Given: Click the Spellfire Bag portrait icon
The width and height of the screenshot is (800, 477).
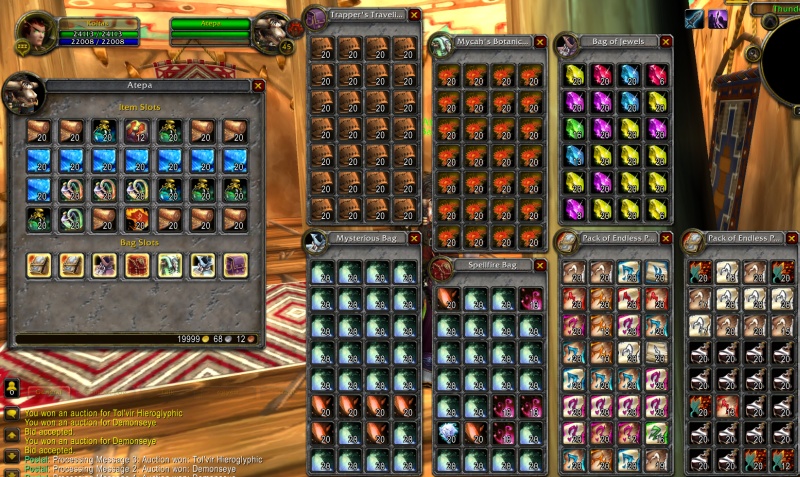Looking at the screenshot, I should coord(441,267).
